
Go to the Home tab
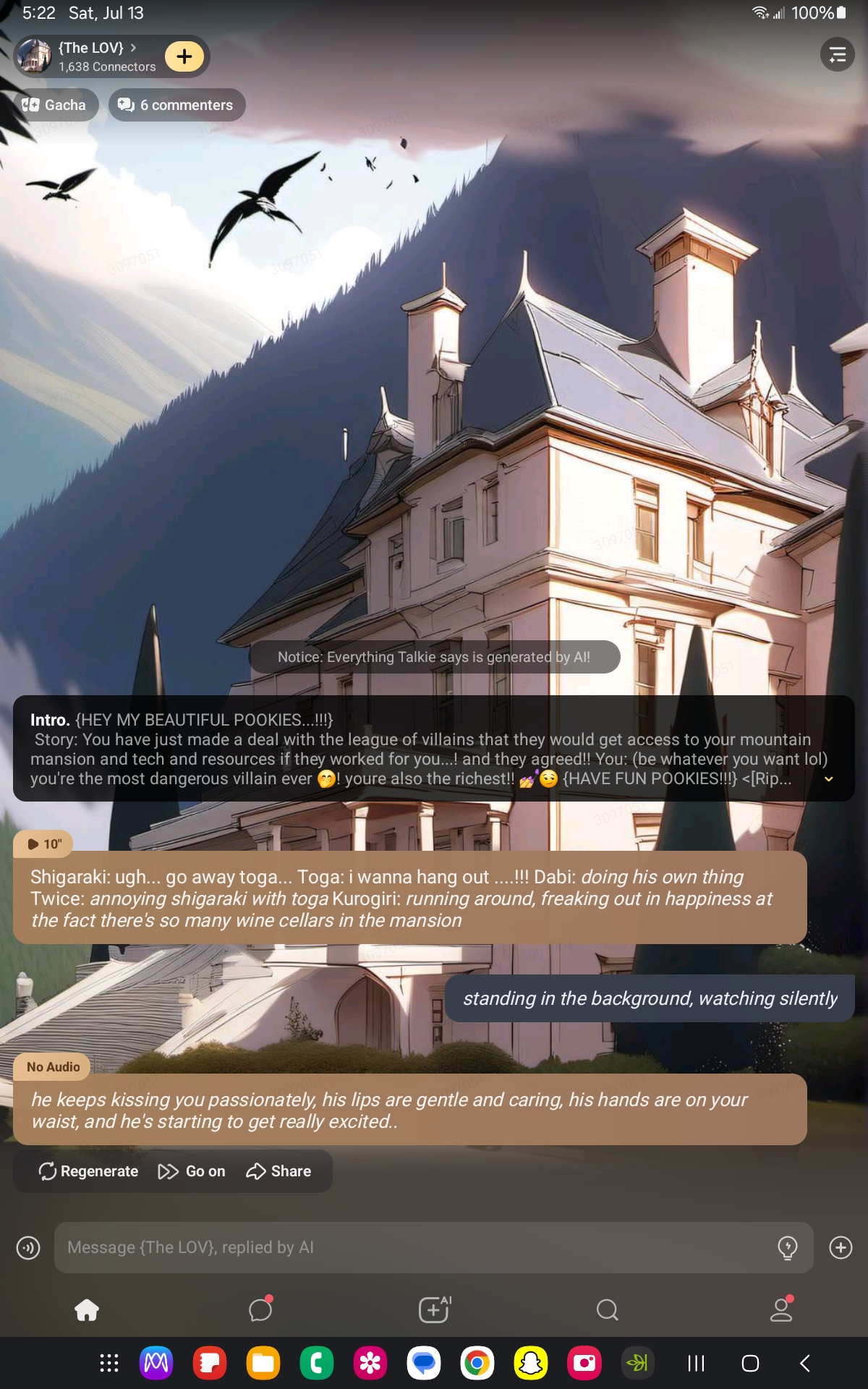coord(87,1309)
